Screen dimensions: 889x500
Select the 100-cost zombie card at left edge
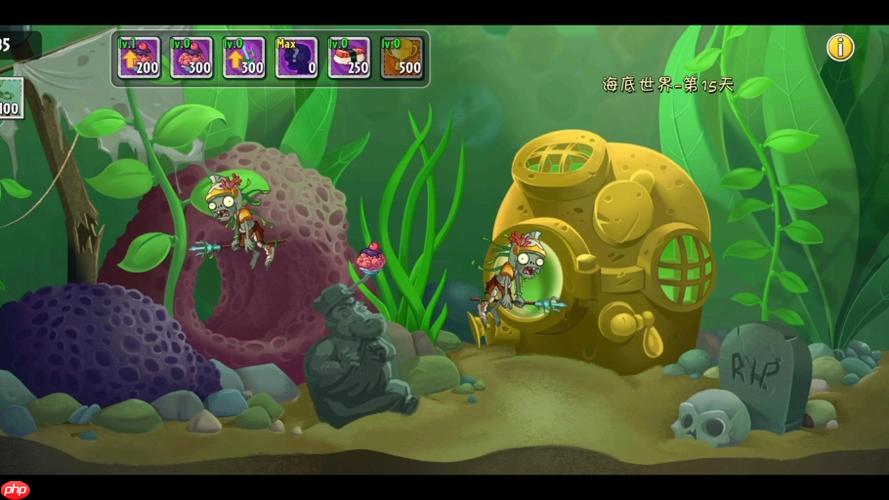10,97
